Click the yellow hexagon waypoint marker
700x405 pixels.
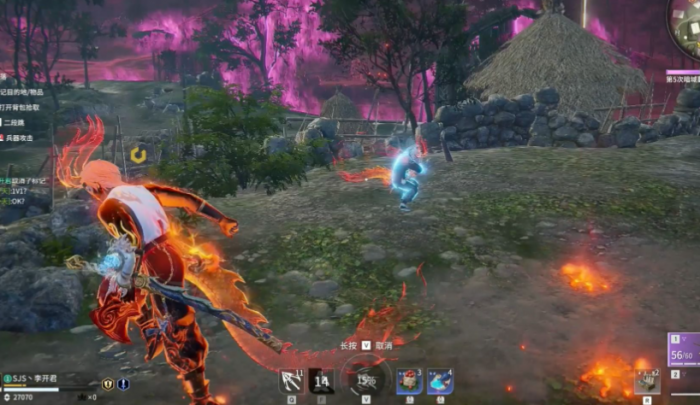[138, 155]
